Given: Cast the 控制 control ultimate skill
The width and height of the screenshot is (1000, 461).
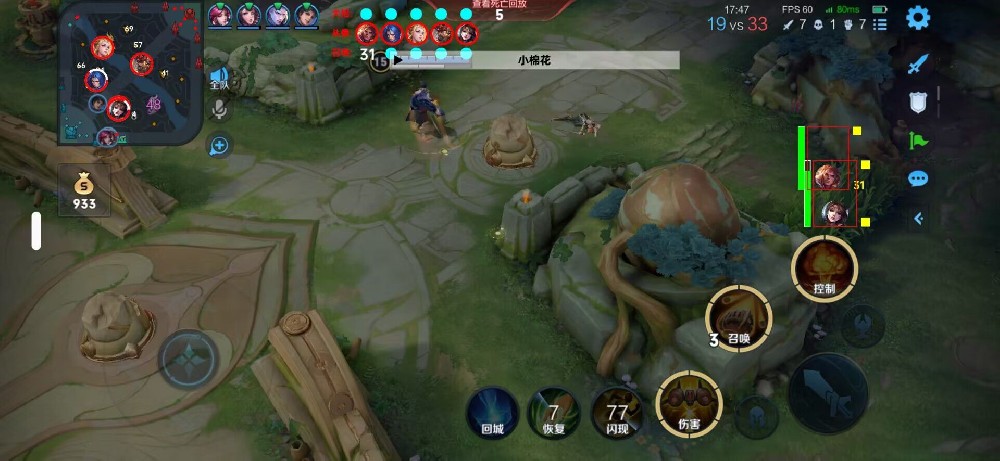Looking at the screenshot, I should tap(823, 269).
